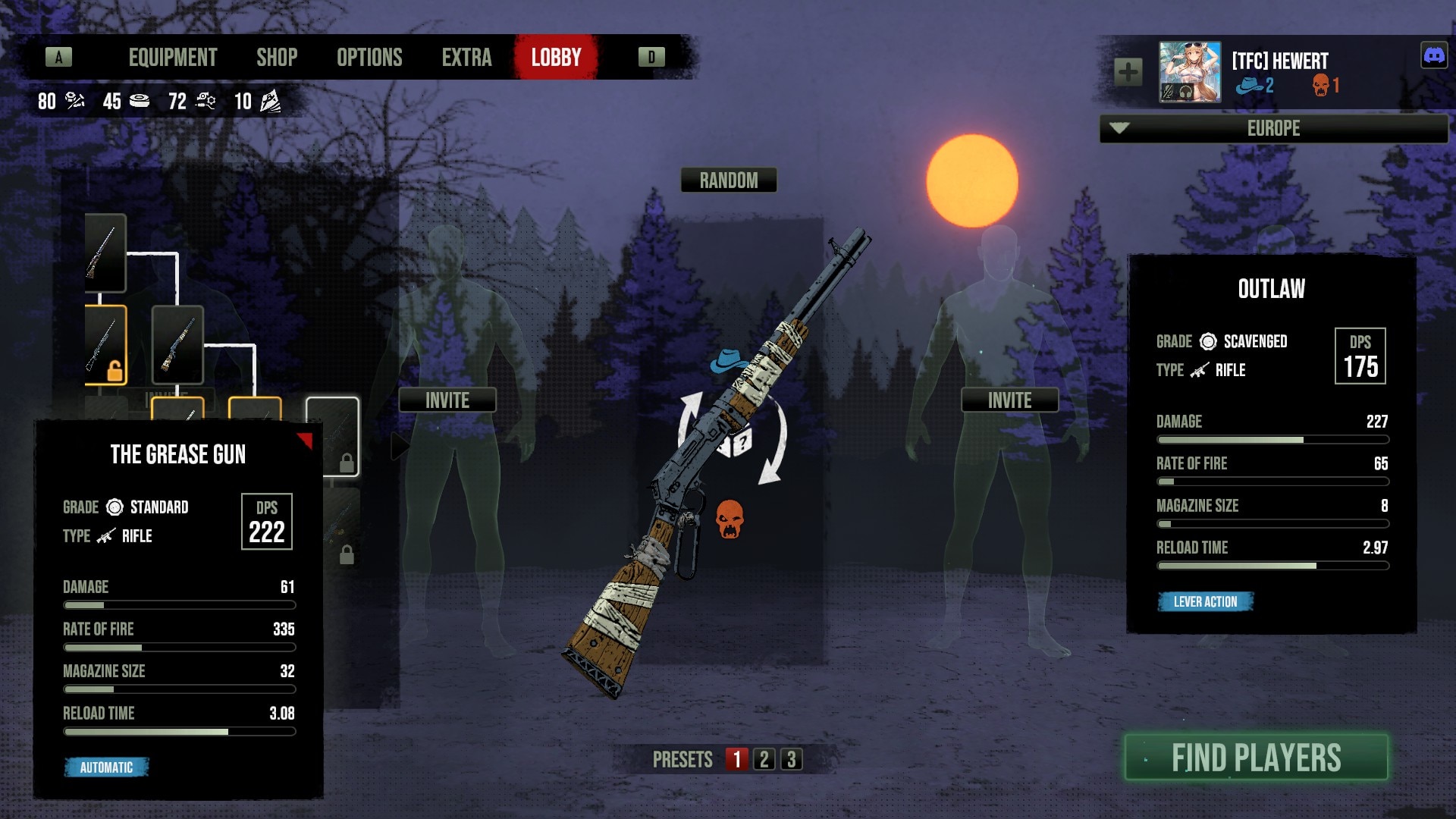Viewport: 1456px width, 819px height.
Task: Go to the Shop tab
Action: click(x=277, y=58)
